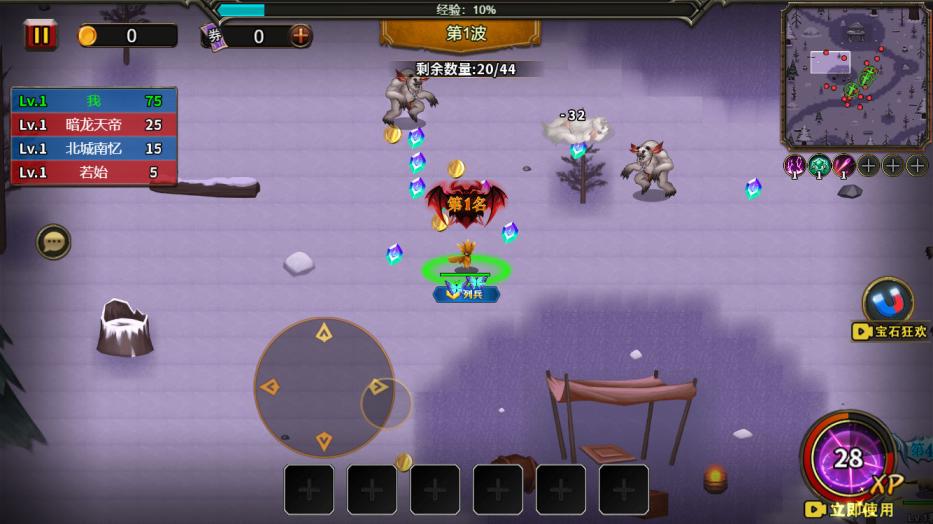Select the purple lightning skill icon
933x524 pixels.
pyautogui.click(x=795, y=165)
